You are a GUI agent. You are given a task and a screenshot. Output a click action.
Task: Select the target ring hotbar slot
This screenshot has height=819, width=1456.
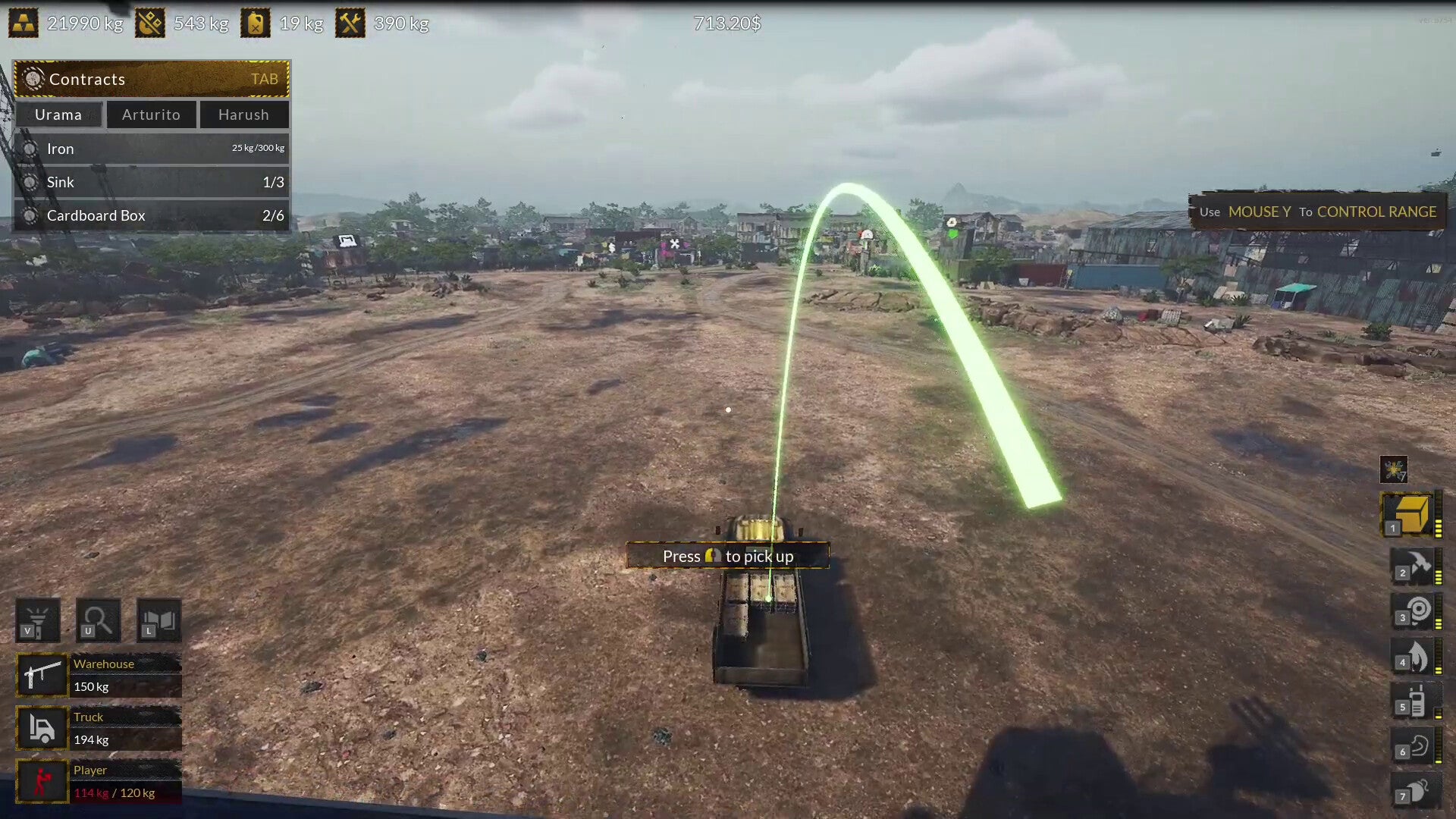click(x=1415, y=612)
